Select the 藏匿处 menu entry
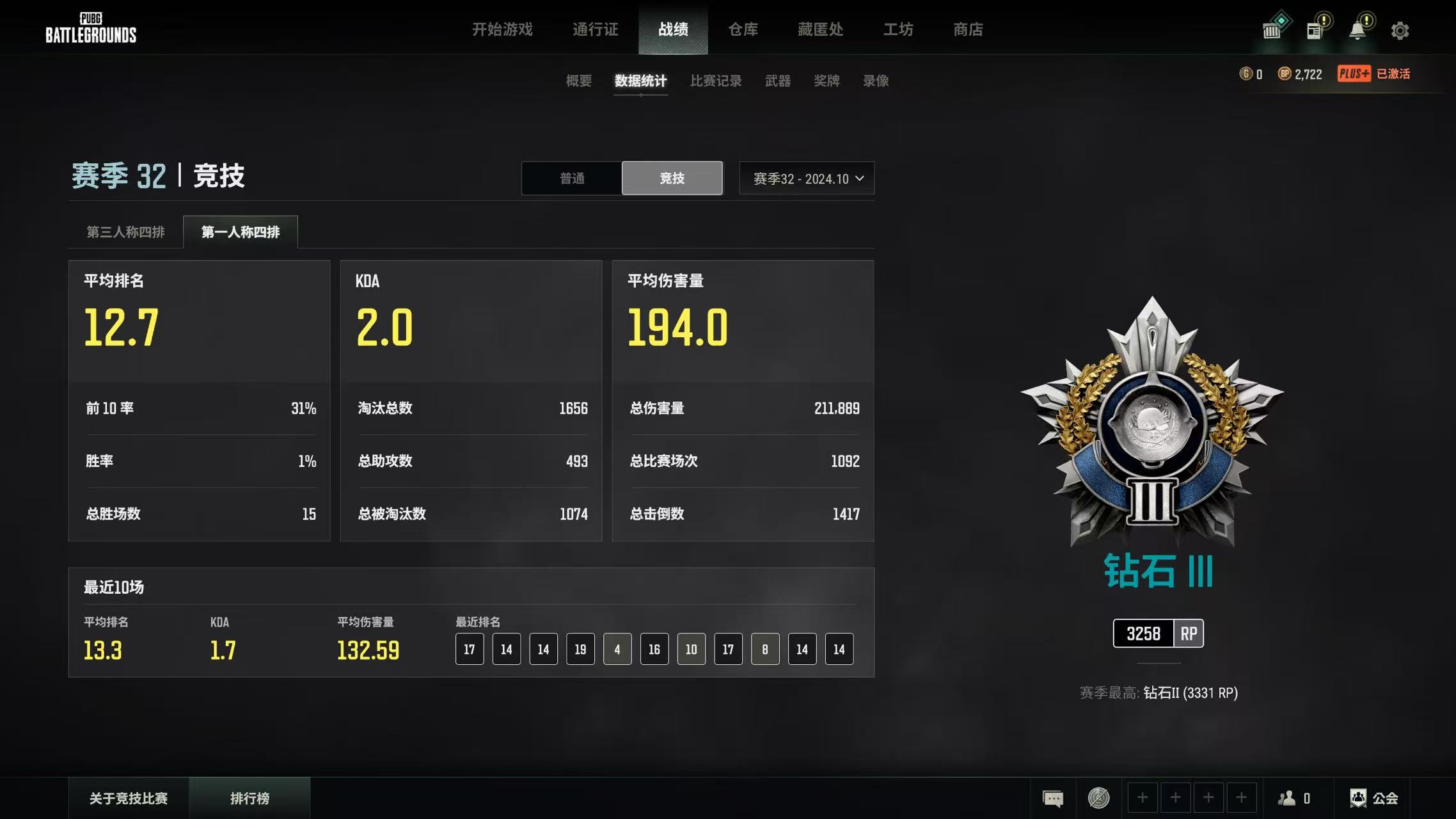The height and width of the screenshot is (819, 1456). tap(820, 29)
